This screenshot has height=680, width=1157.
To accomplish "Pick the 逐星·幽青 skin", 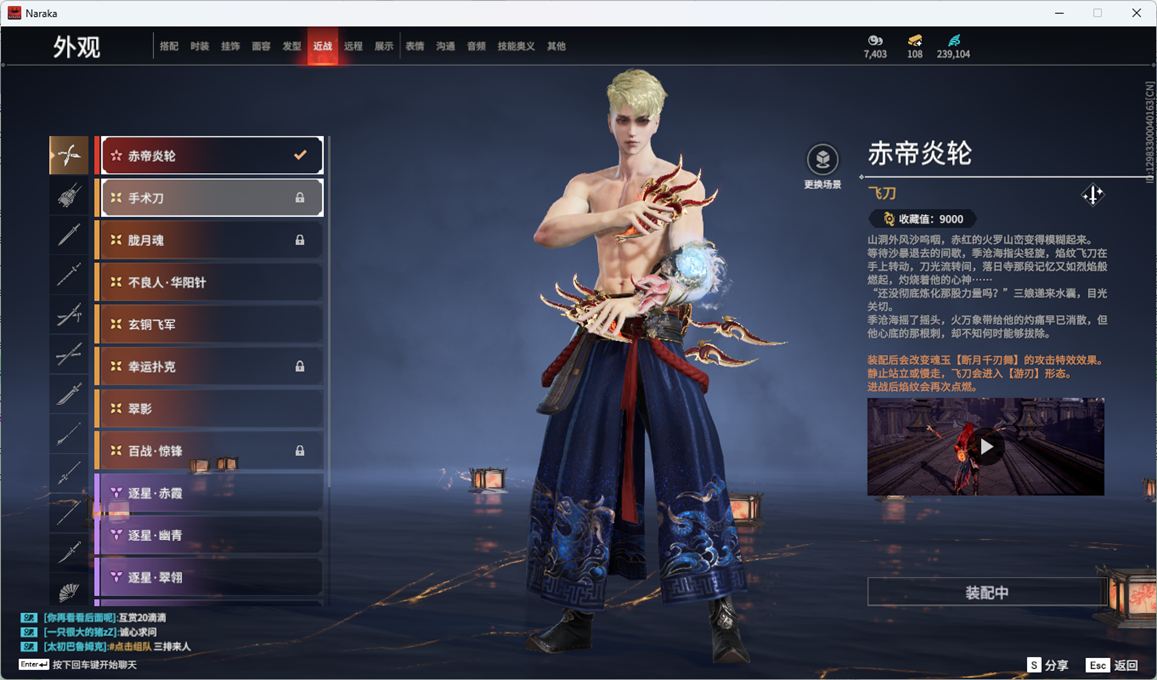I will click(x=210, y=535).
